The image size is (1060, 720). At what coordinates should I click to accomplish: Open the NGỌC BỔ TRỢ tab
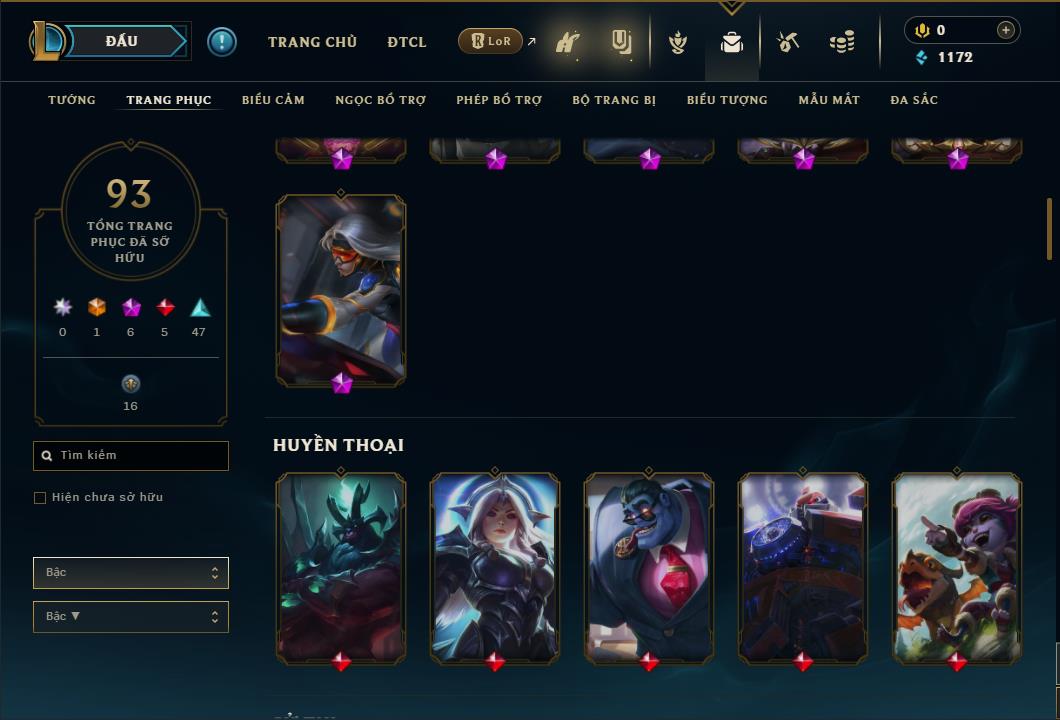click(x=380, y=100)
